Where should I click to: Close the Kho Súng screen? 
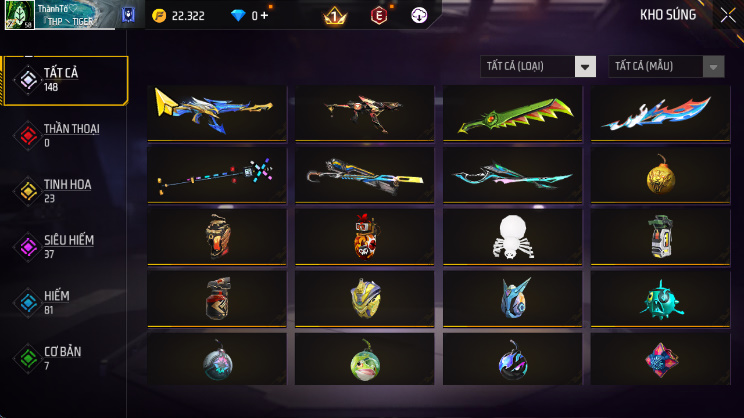point(726,15)
